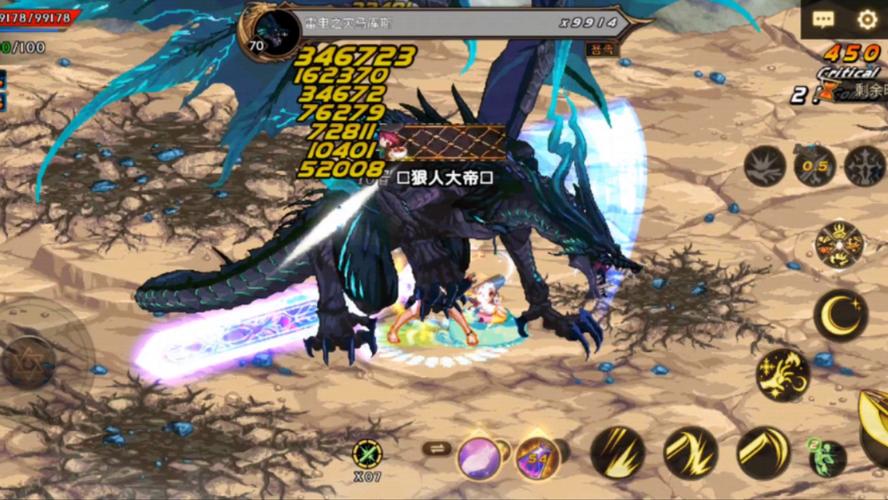Activate the triple yellow slash skill

pyautogui.click(x=617, y=452)
